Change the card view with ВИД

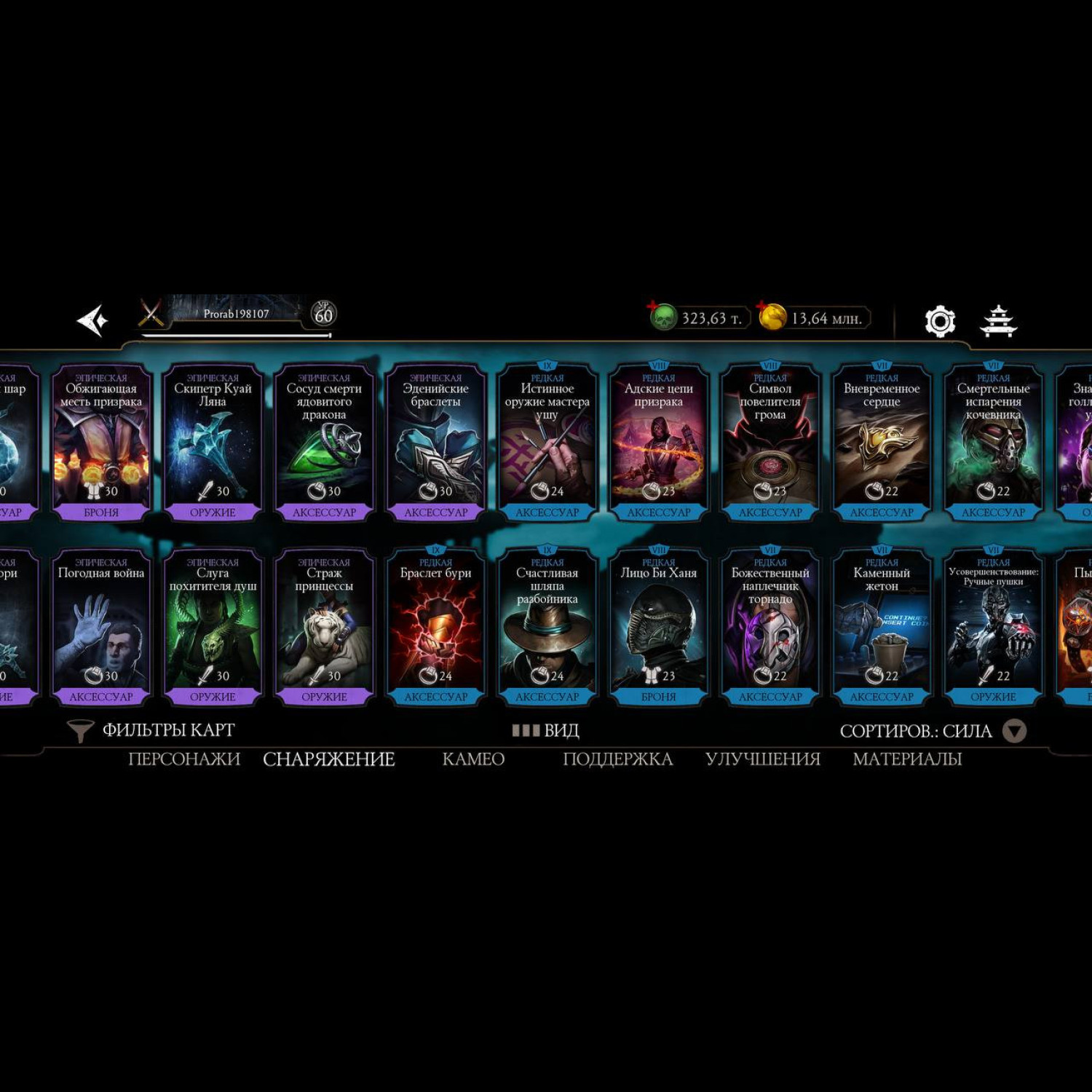[x=546, y=730]
